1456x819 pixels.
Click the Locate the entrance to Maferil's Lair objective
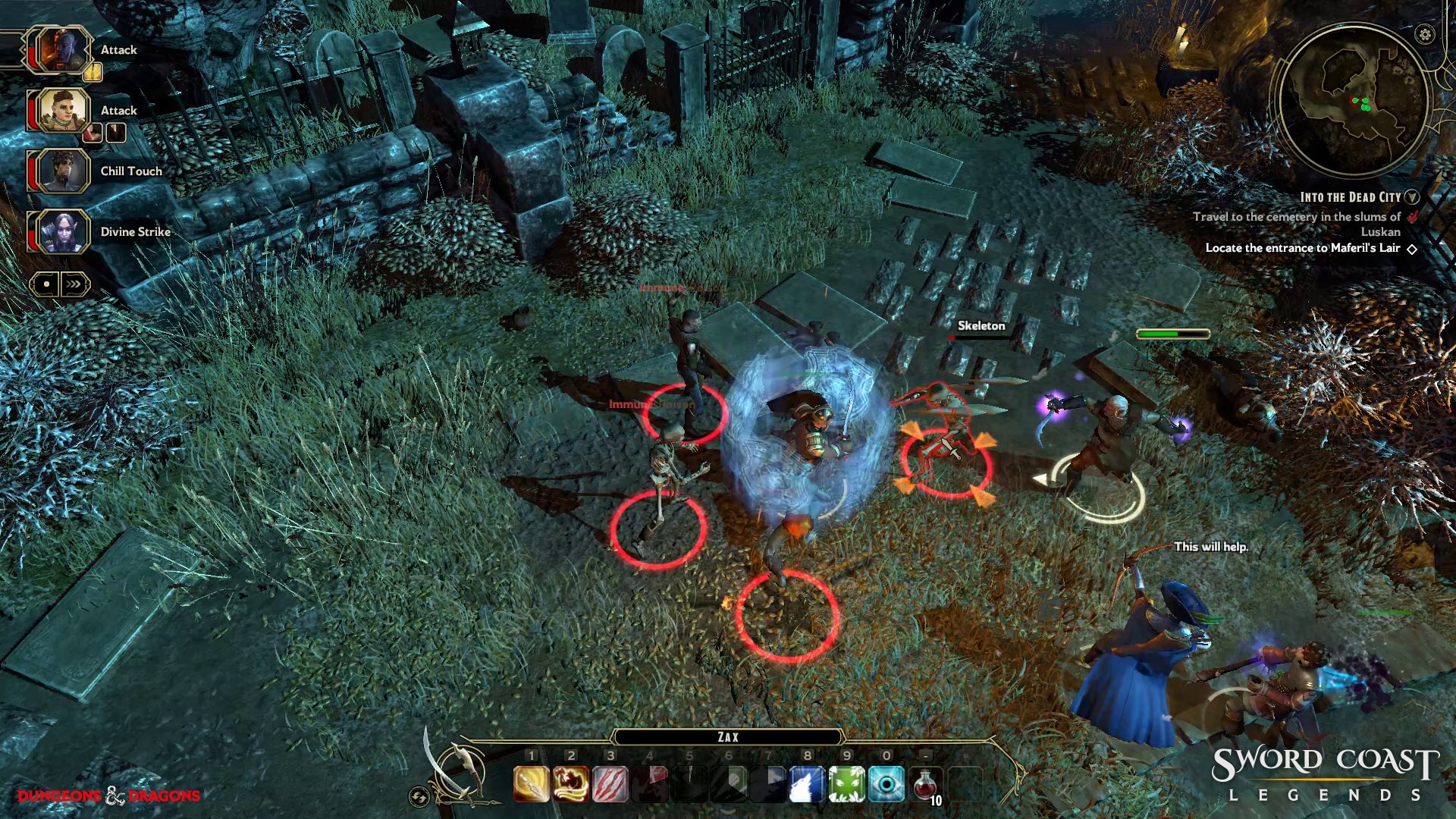1302,248
